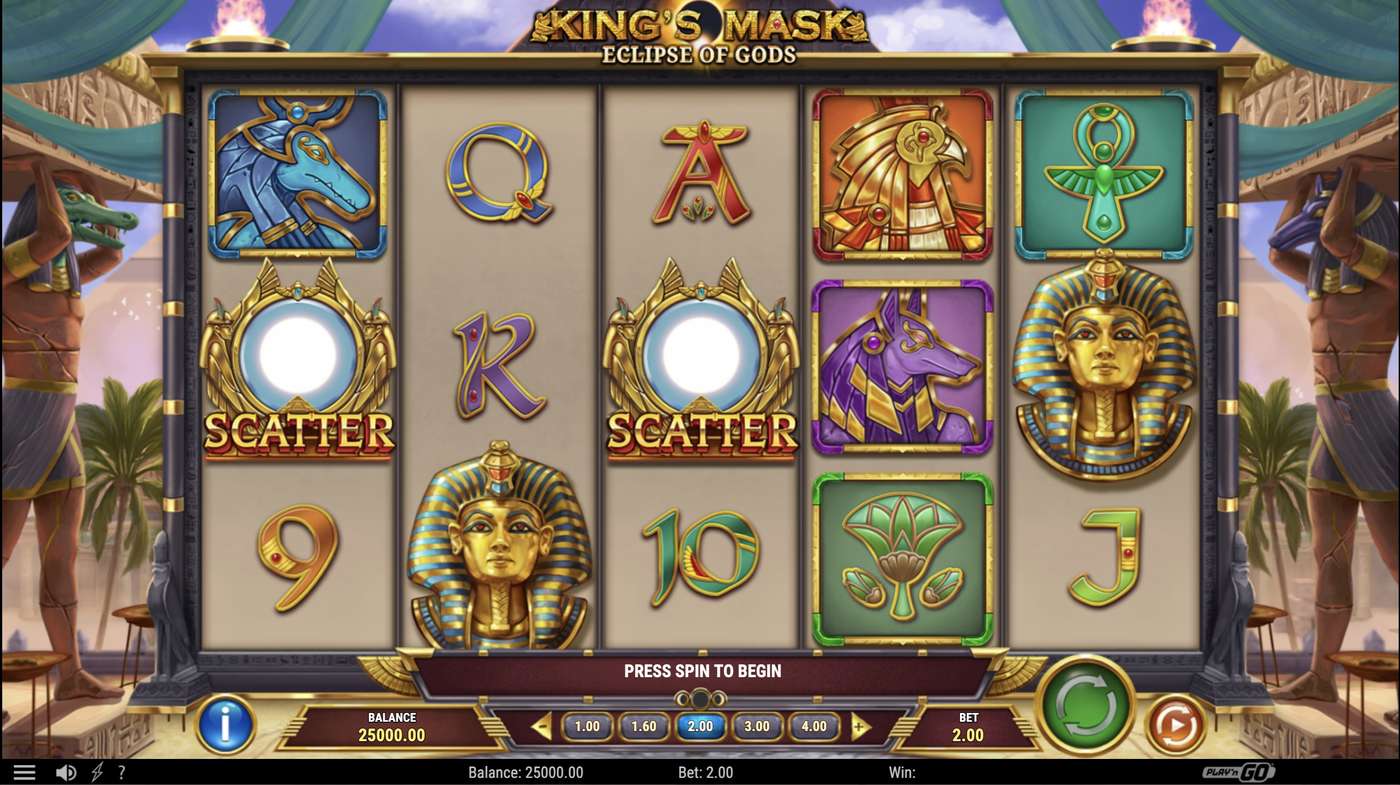Open the game menu with the hamburger icon
This screenshot has width=1400, height=785.
[26, 771]
